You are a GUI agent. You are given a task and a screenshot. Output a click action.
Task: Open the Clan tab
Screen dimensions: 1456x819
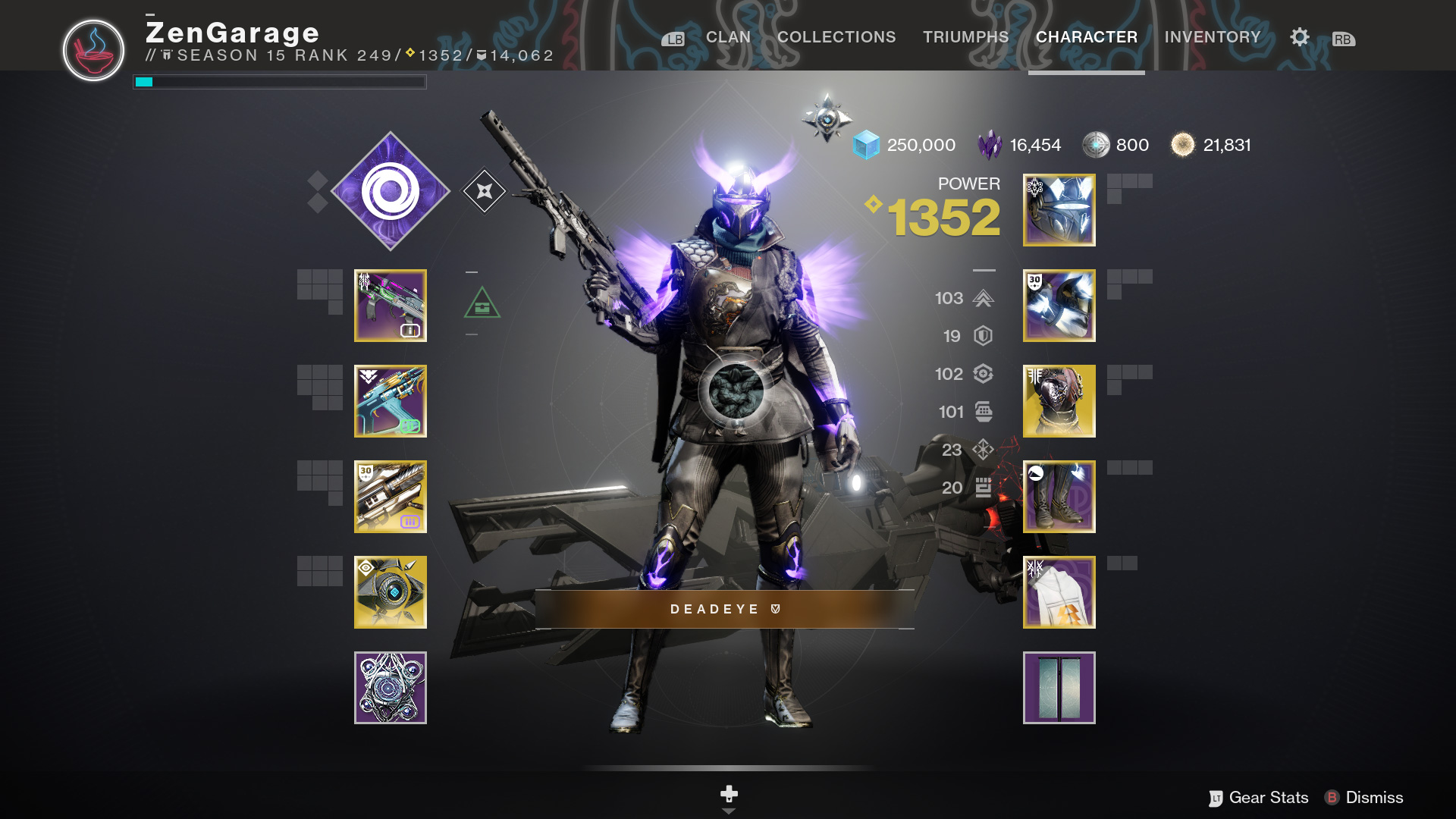point(728,37)
